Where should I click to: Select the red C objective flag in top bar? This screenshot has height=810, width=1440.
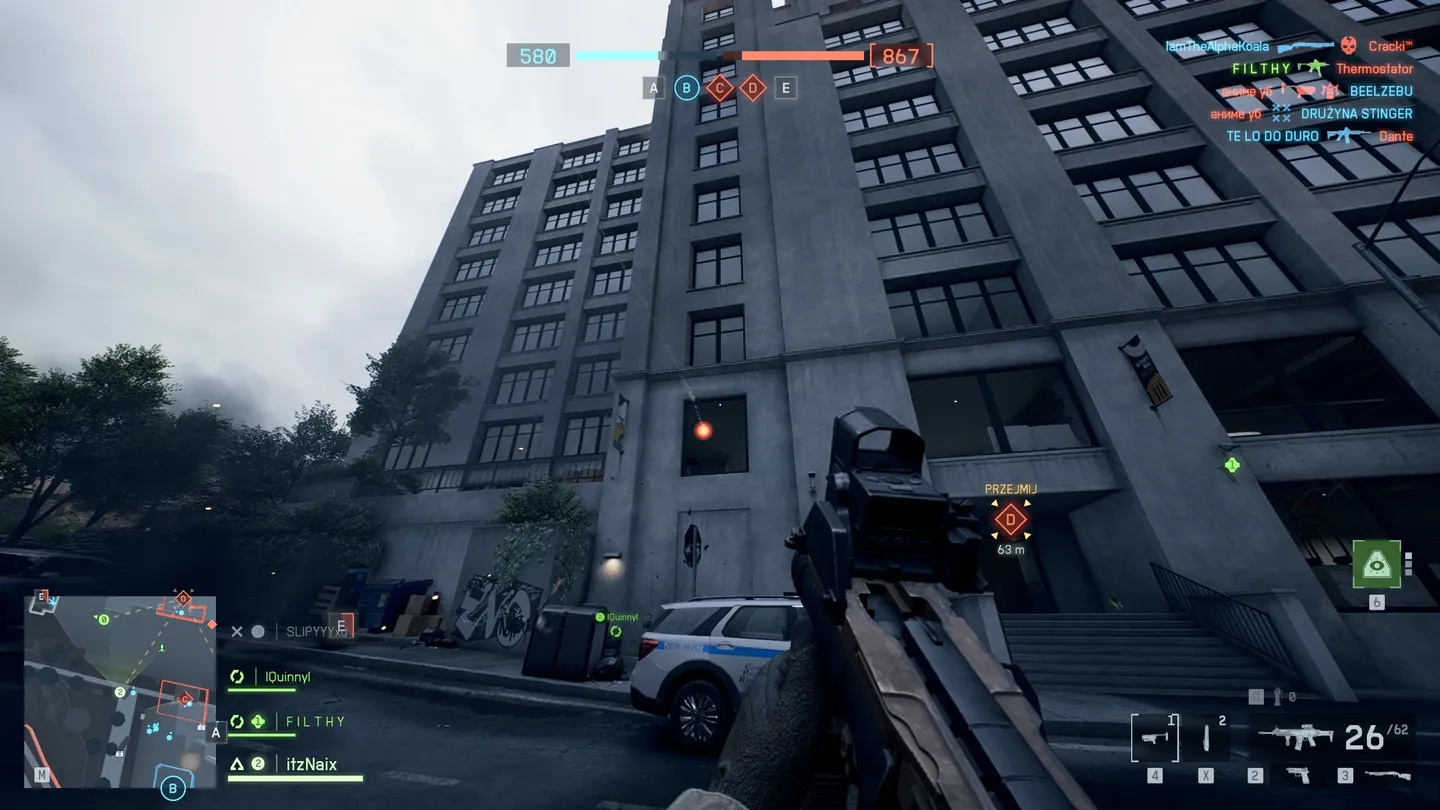[719, 88]
